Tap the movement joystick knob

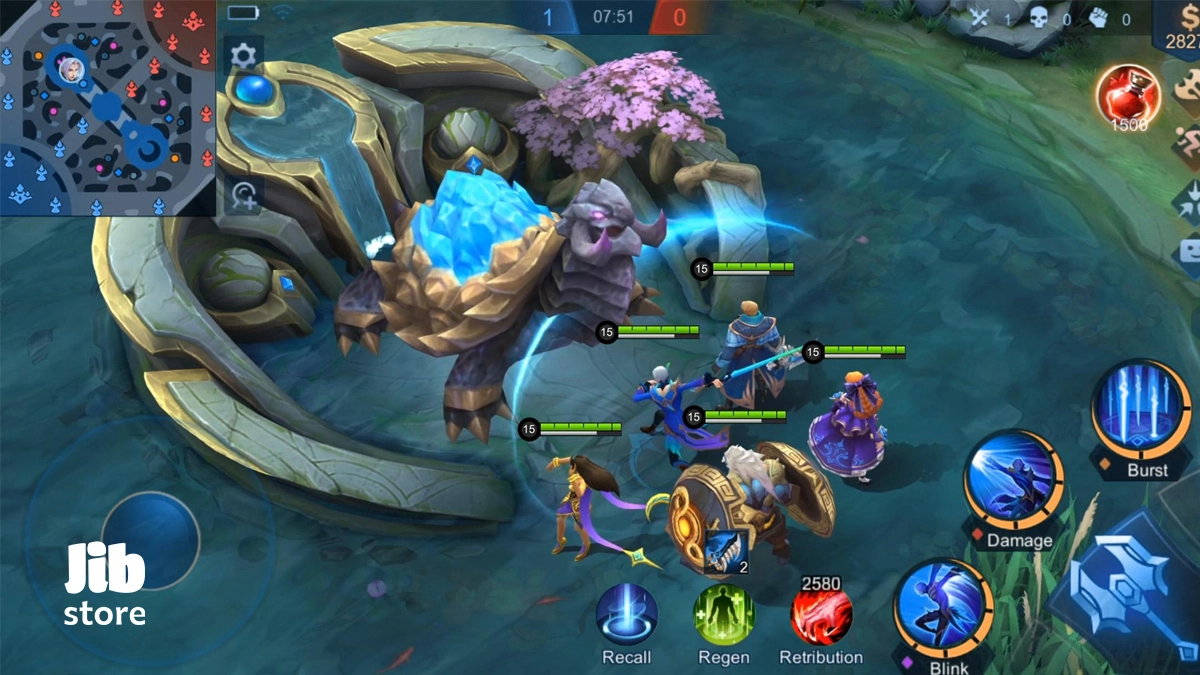tap(150, 540)
